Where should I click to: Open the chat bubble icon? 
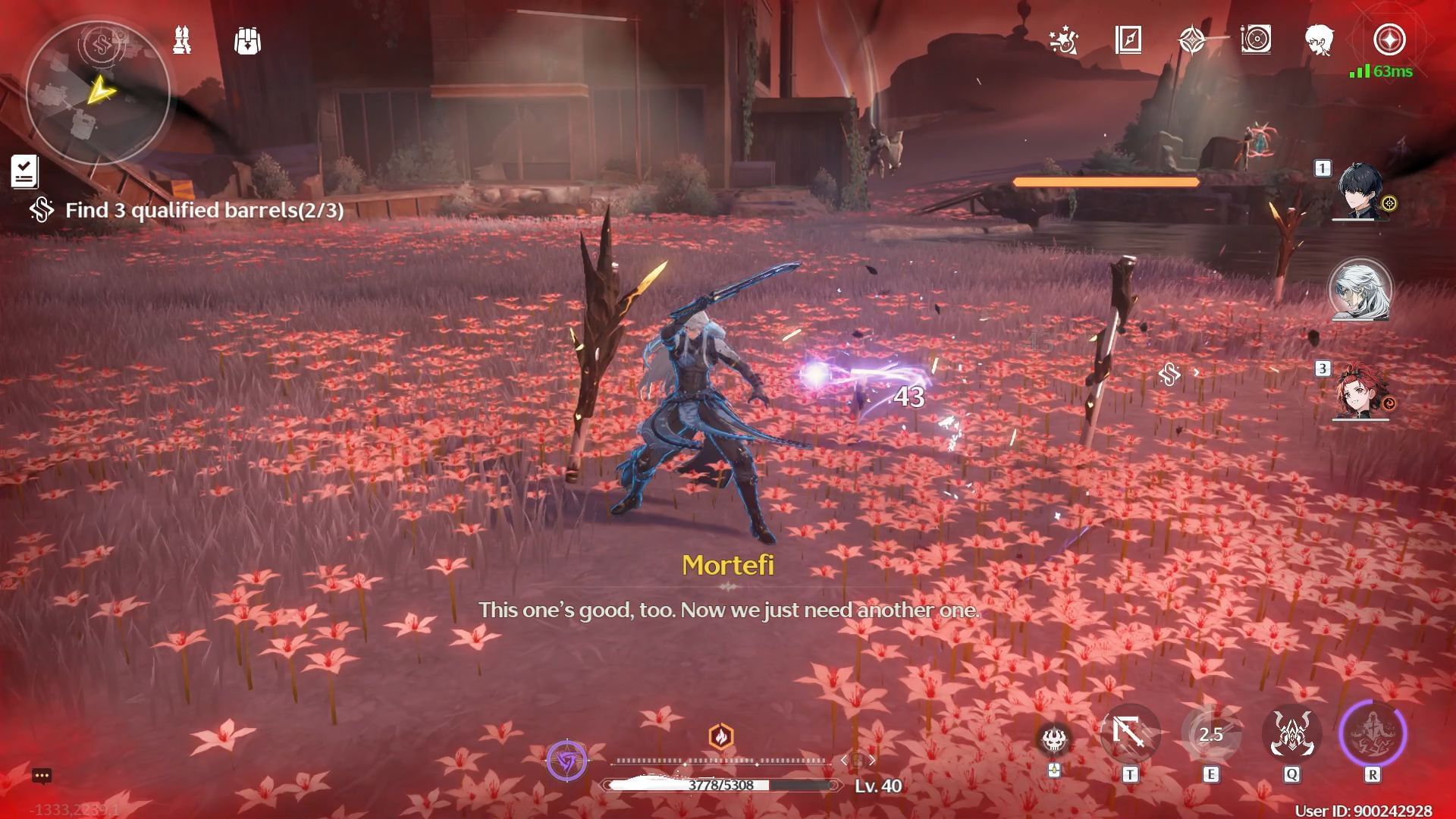[42, 776]
